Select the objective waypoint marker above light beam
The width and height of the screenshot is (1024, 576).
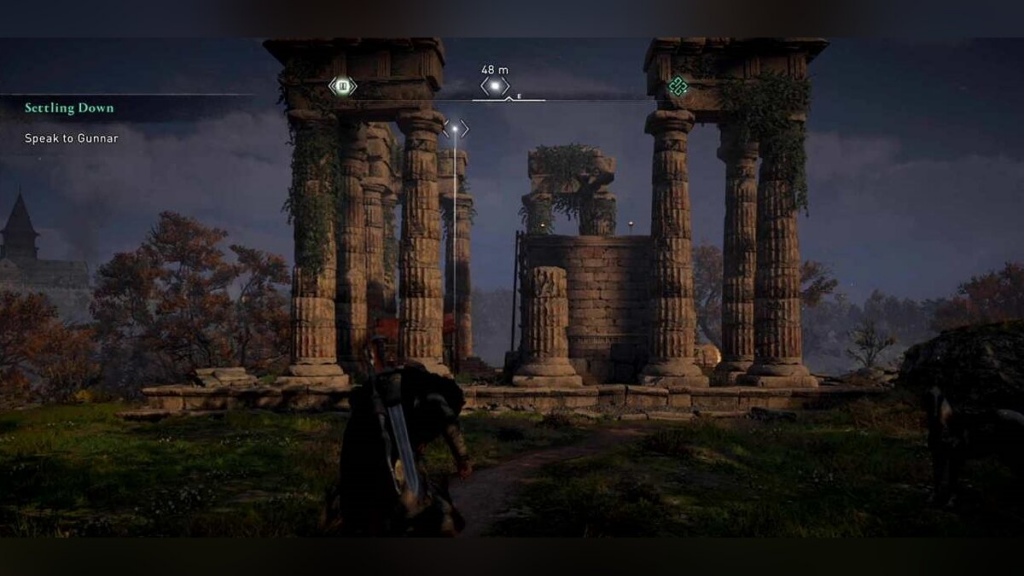[456, 129]
